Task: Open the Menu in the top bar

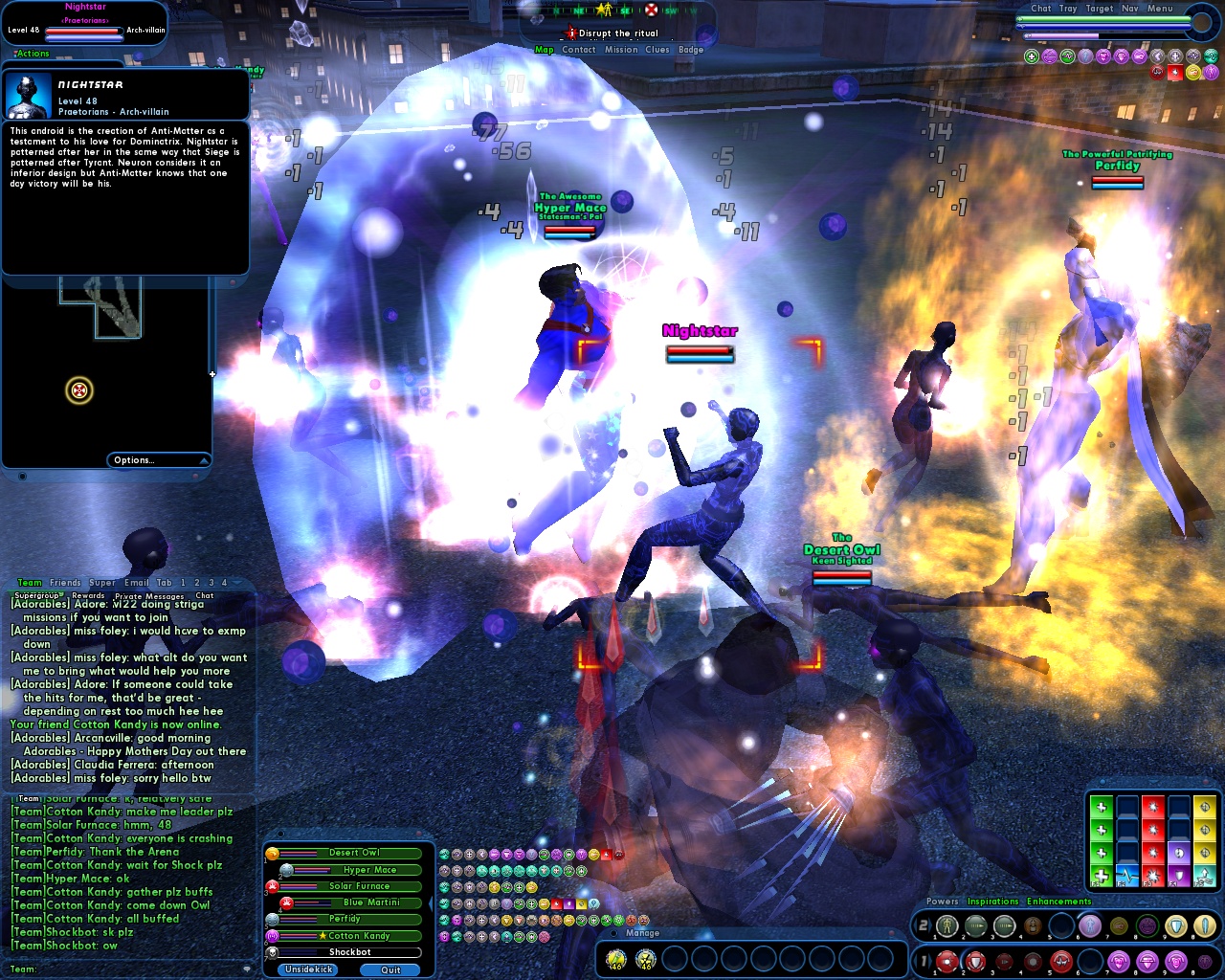Action: [x=1160, y=9]
